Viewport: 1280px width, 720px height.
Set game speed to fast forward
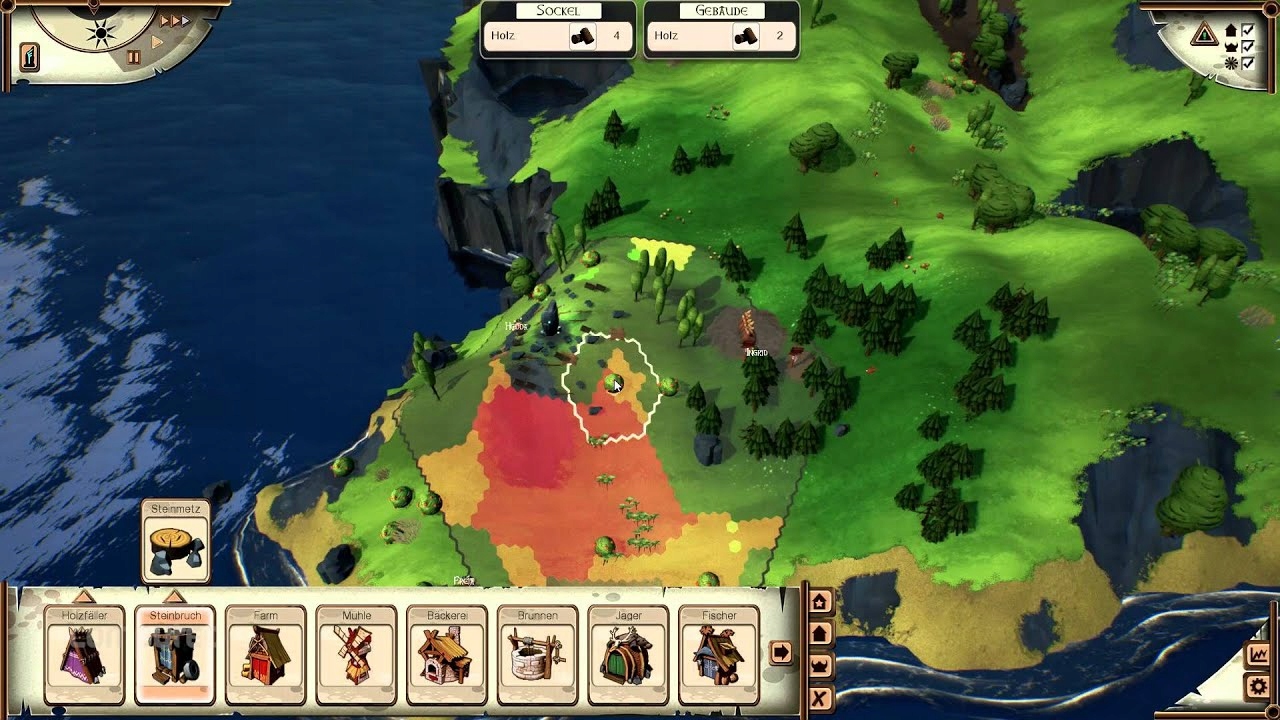tap(174, 20)
